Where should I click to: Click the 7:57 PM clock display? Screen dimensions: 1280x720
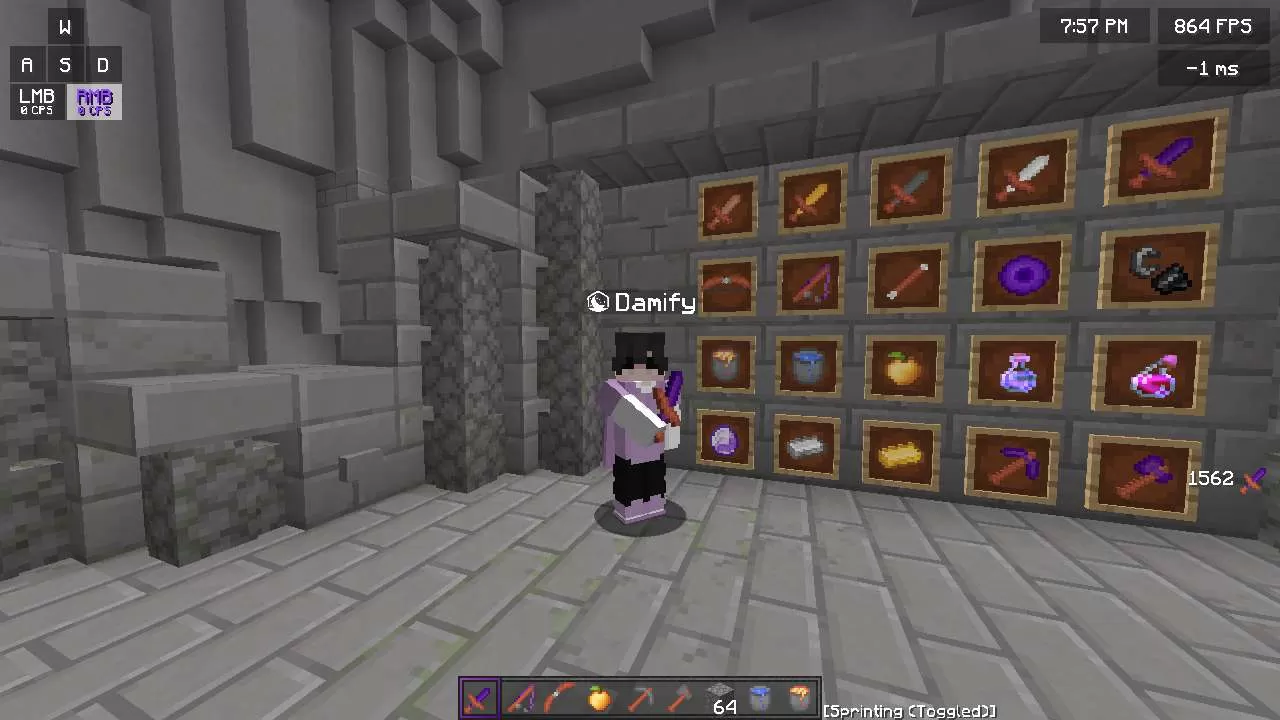click(1094, 26)
